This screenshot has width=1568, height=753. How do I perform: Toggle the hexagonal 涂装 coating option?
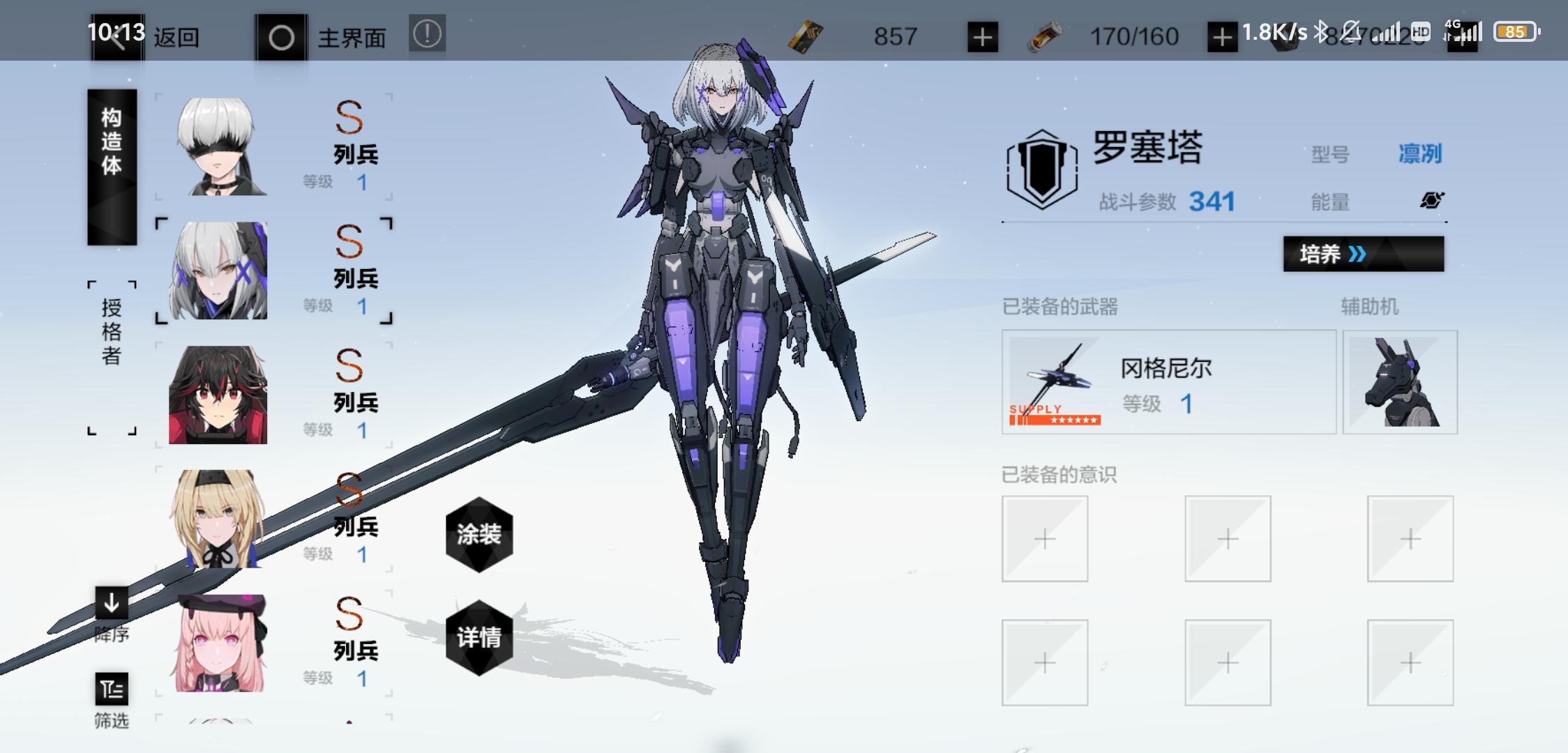tap(478, 537)
